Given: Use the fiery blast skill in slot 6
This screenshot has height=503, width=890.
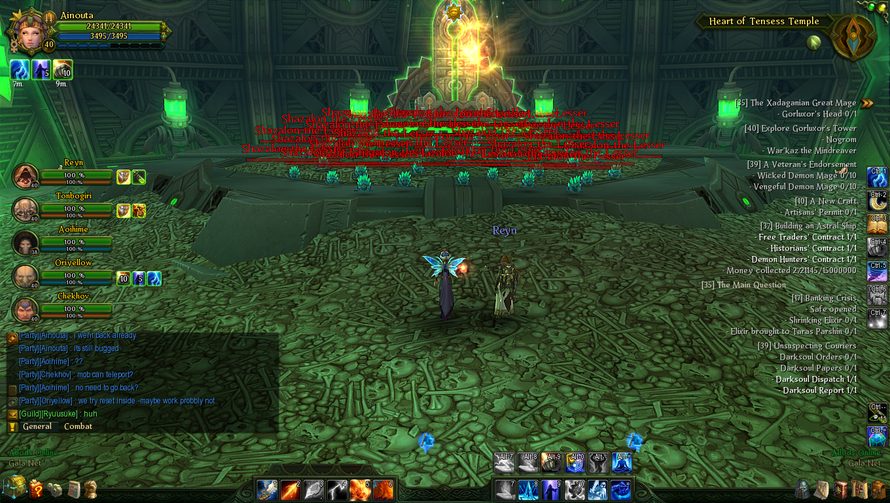Looking at the screenshot, I should tap(383, 490).
